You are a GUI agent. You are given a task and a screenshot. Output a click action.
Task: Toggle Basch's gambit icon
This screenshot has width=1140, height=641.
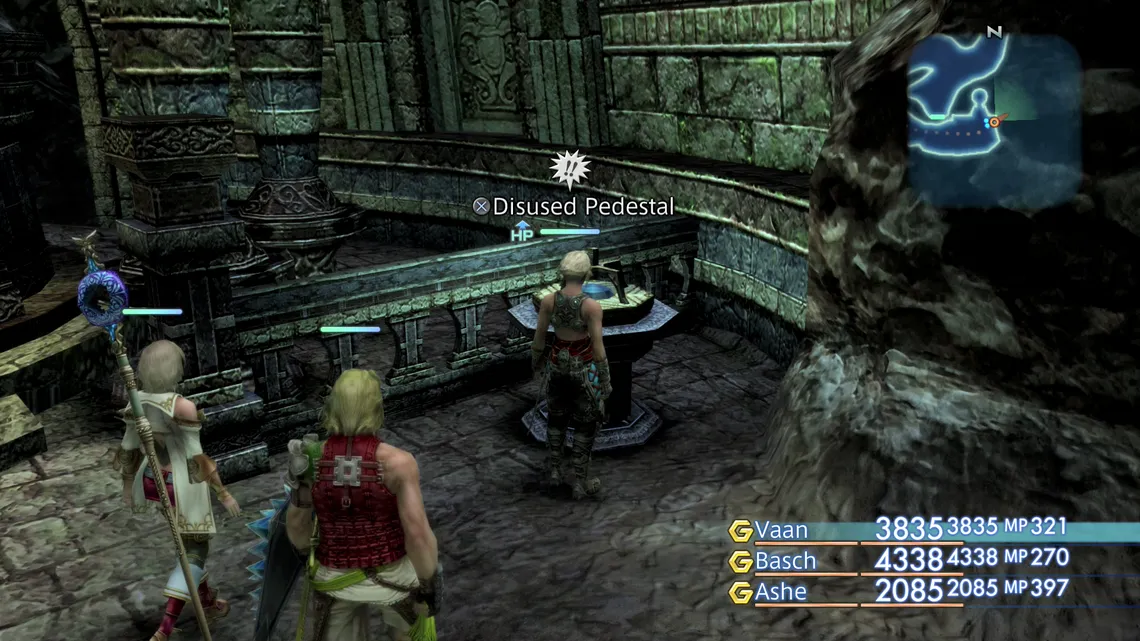point(740,562)
